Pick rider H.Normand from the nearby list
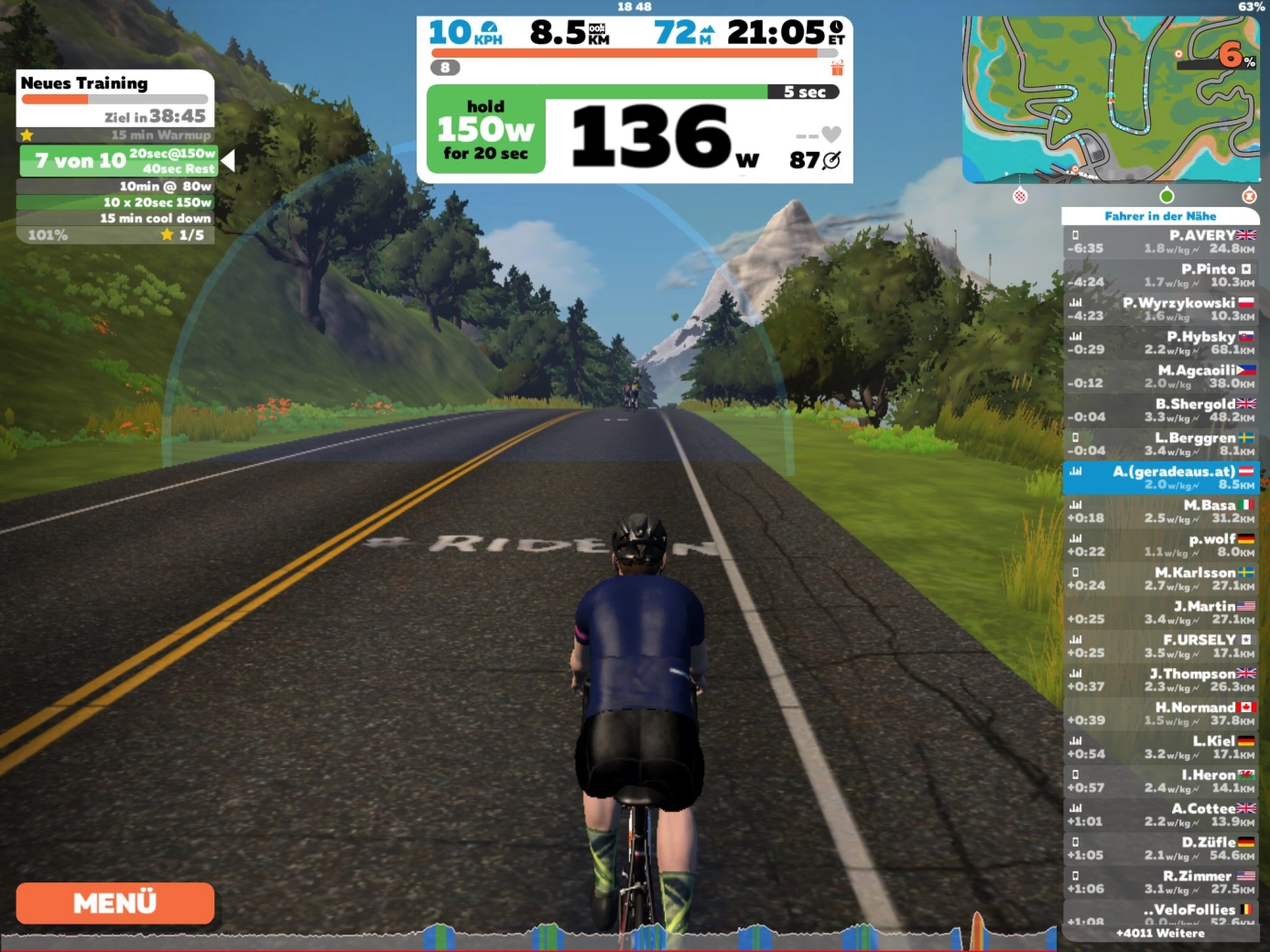This screenshot has width=1270, height=952. click(x=1160, y=714)
